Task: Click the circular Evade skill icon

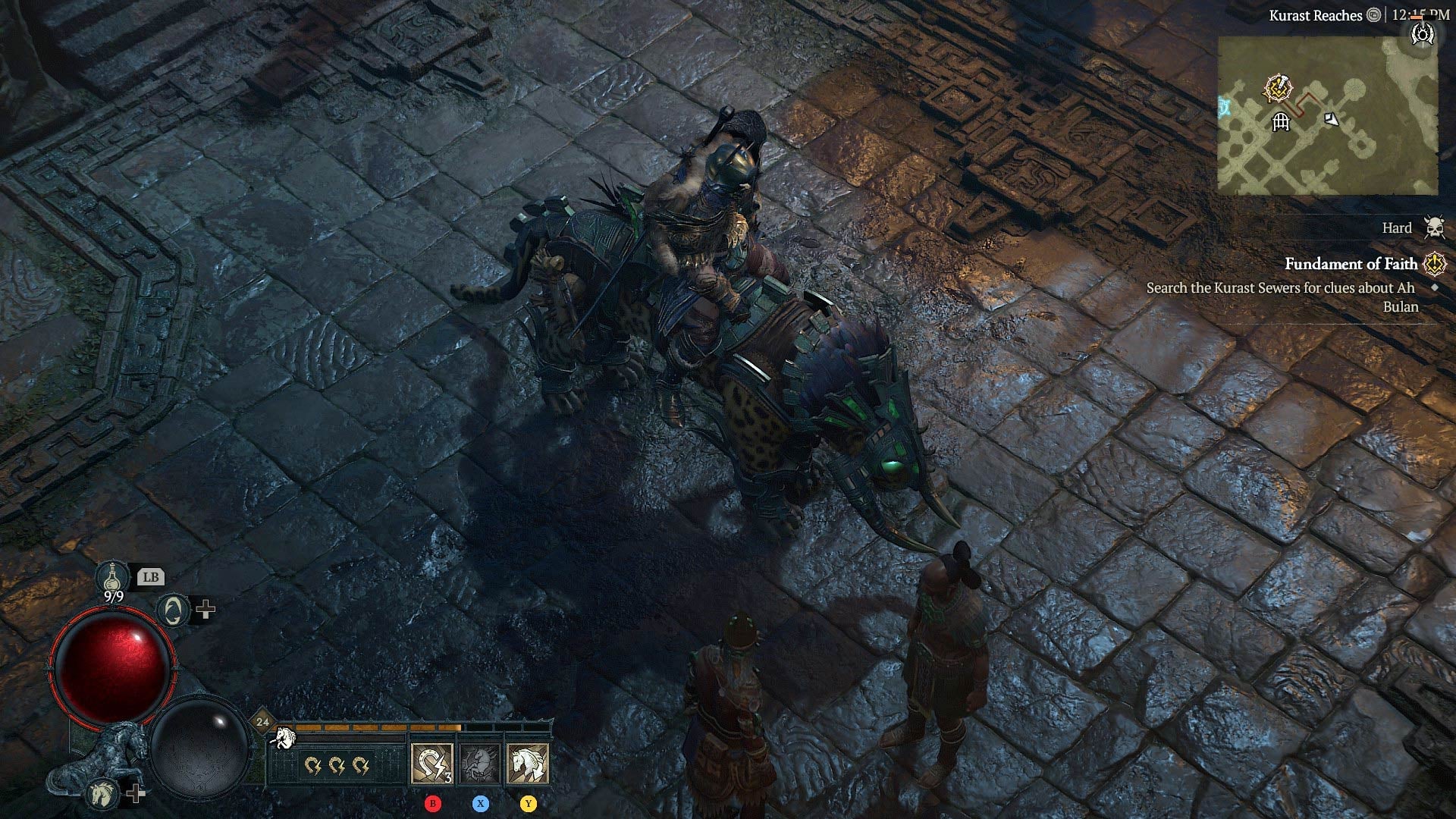Action: [x=173, y=610]
